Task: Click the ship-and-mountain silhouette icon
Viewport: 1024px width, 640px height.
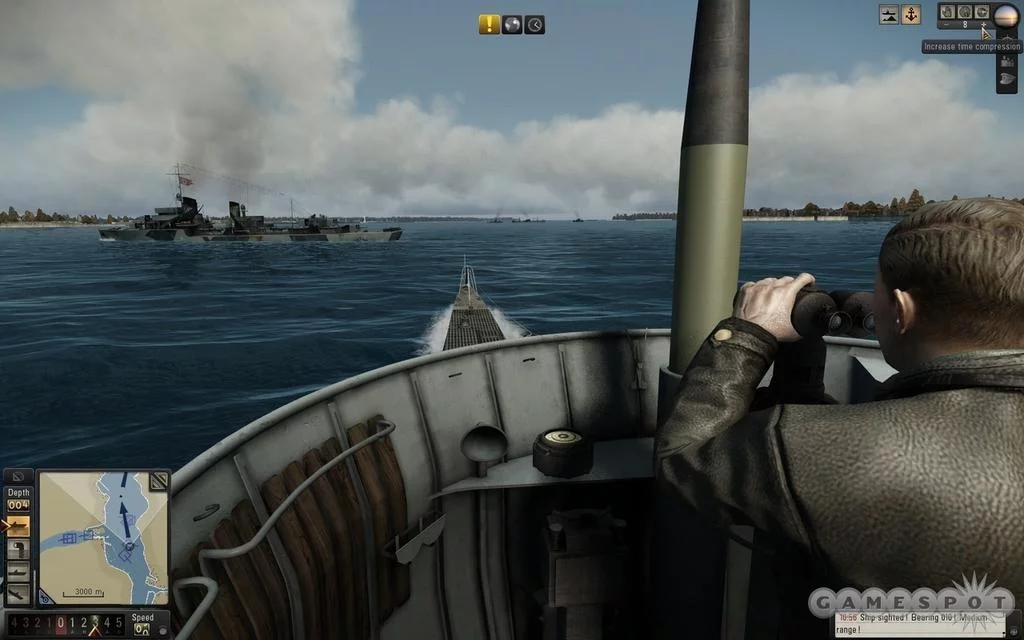Action: coord(889,14)
